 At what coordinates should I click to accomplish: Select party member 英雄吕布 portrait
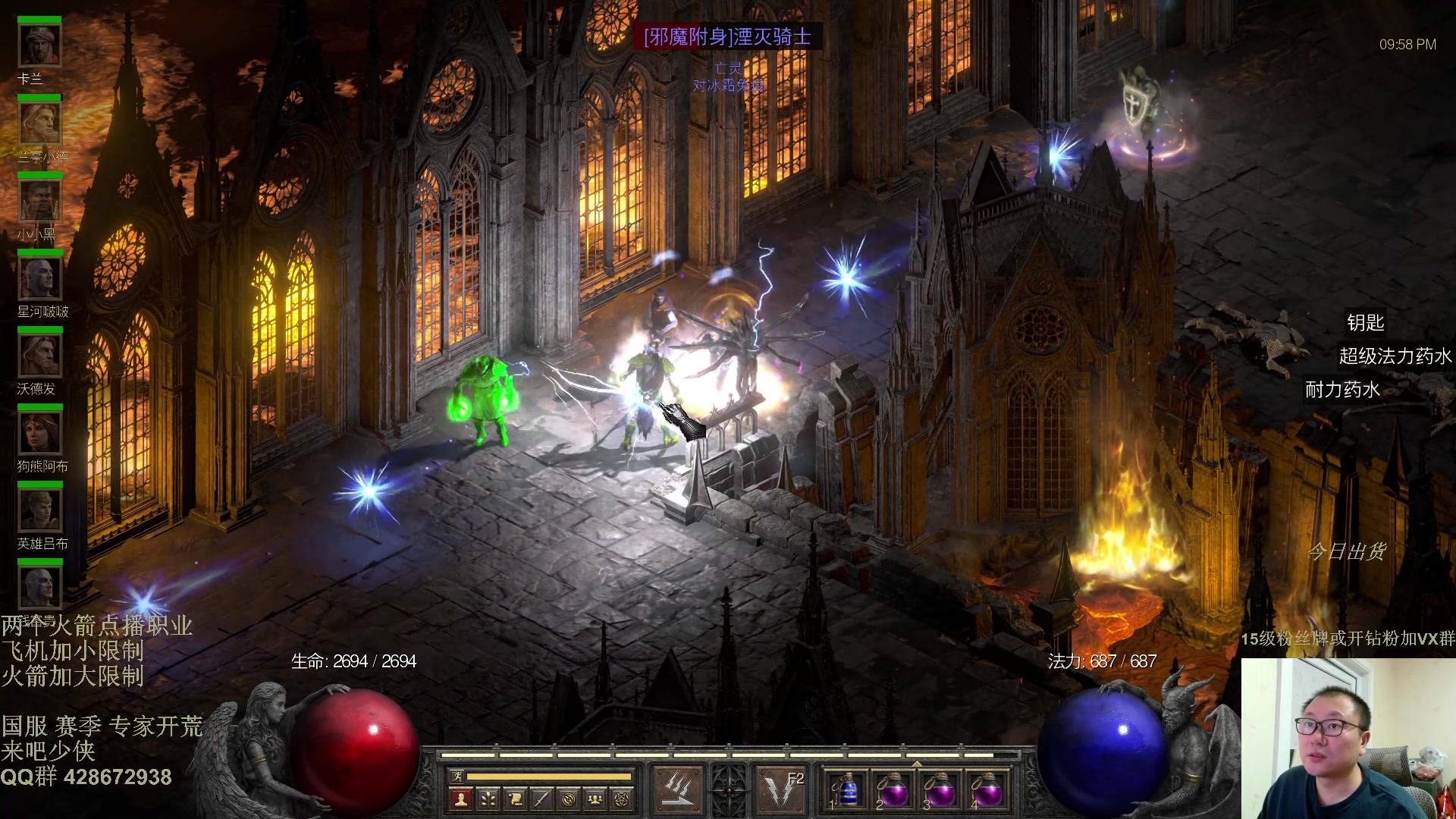(x=39, y=510)
